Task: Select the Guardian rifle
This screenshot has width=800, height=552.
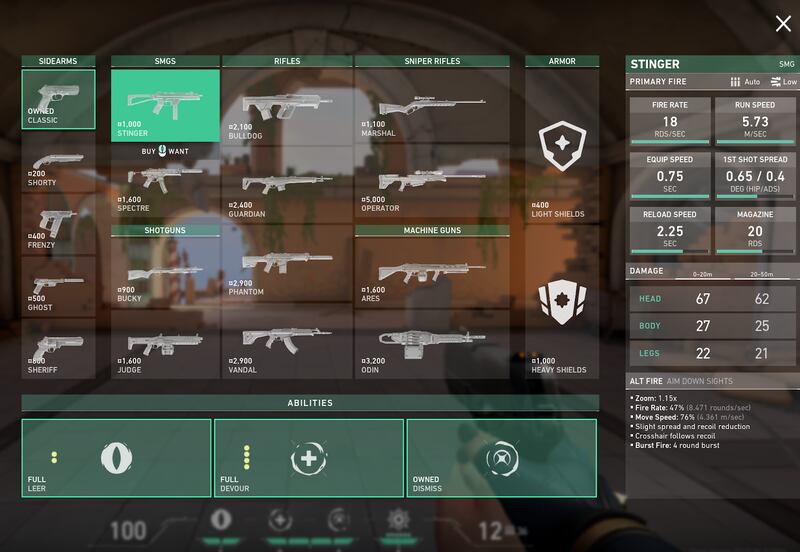Action: point(287,185)
